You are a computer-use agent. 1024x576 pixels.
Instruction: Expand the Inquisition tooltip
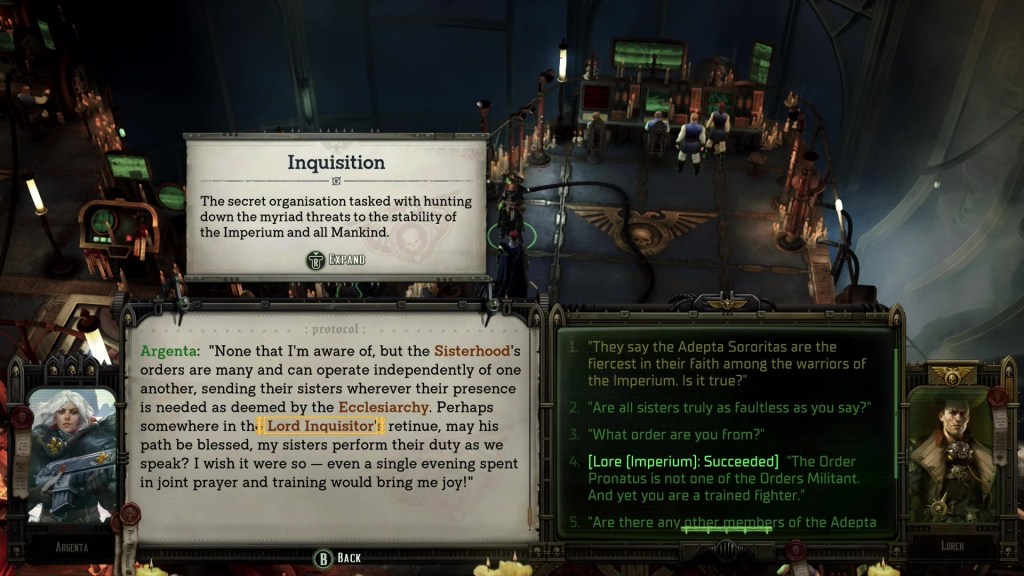pyautogui.click(x=336, y=260)
